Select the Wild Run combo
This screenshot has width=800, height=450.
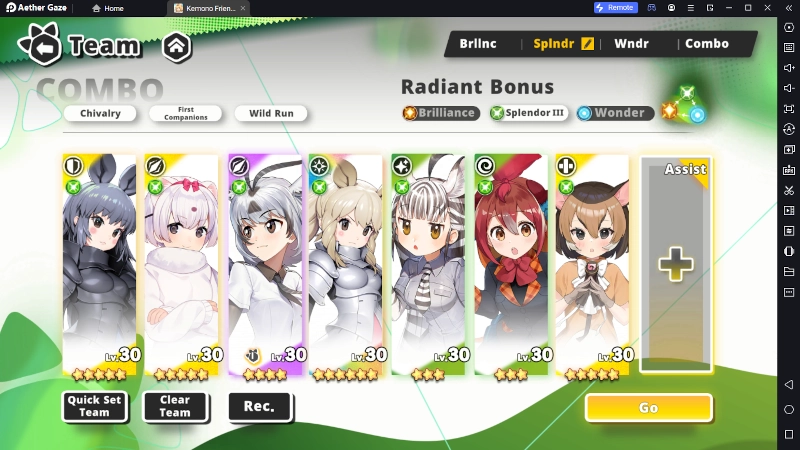coord(271,113)
